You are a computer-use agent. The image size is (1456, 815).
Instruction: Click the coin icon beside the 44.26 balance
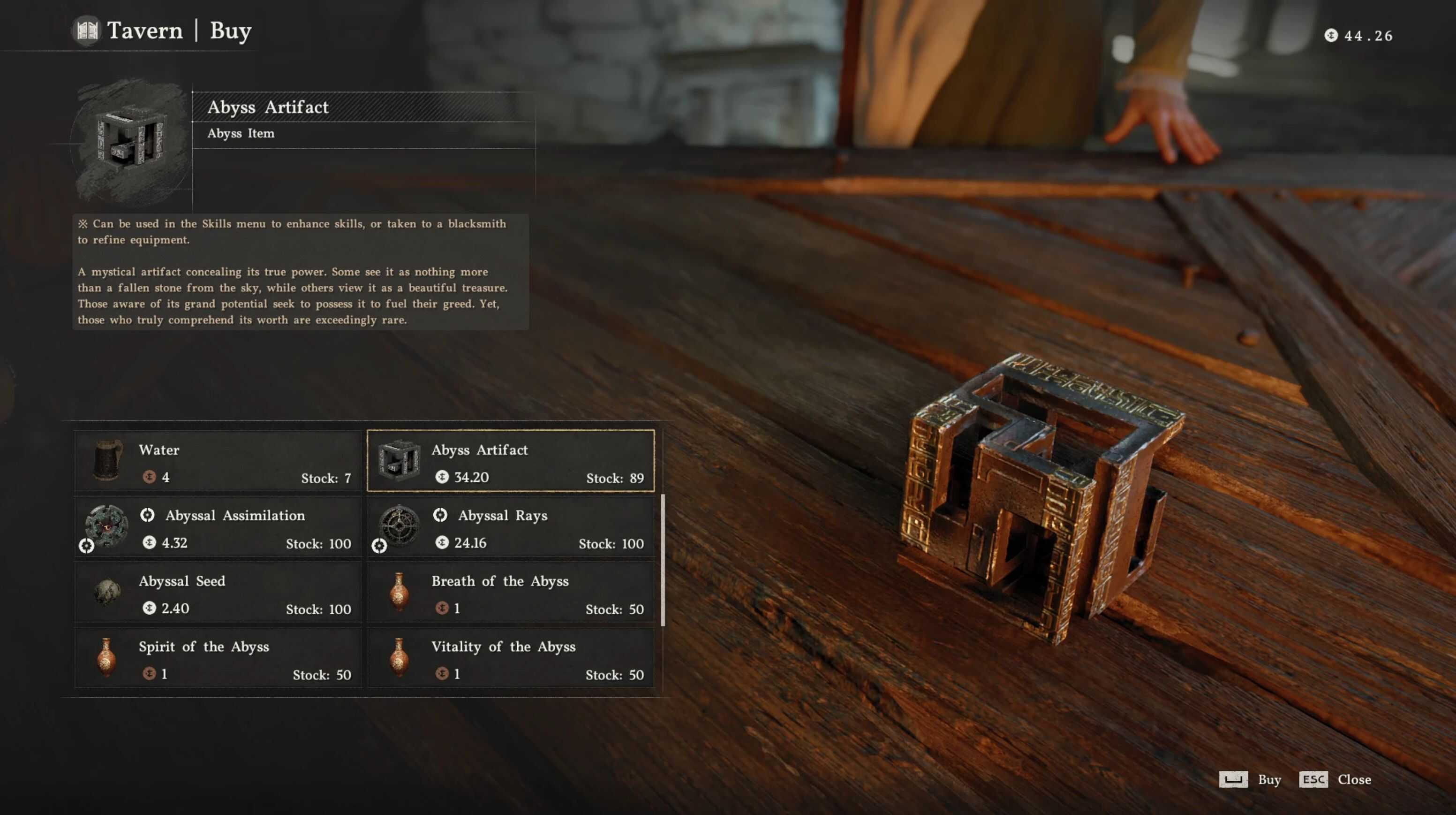[x=1332, y=36]
